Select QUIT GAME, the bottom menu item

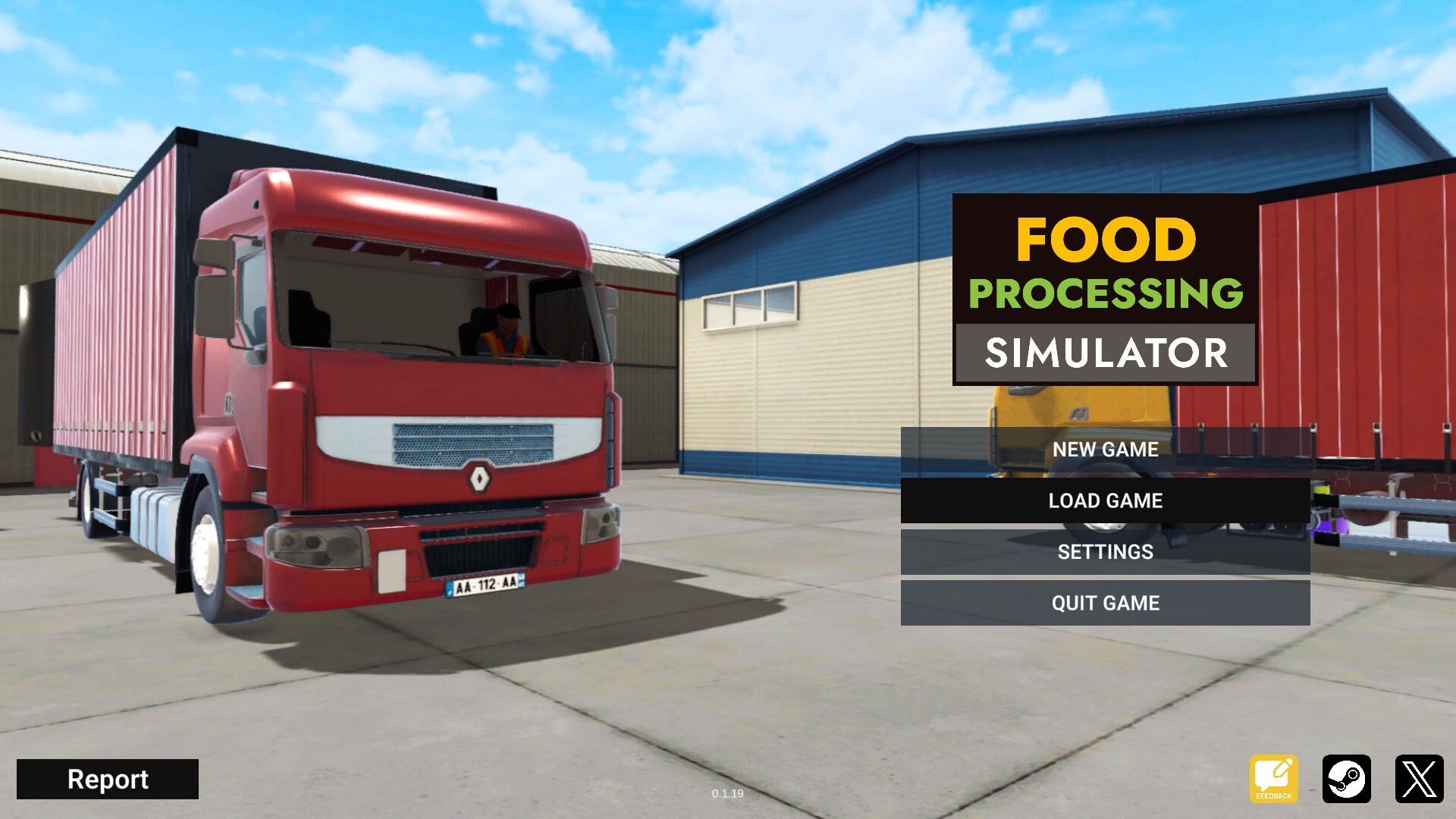pyautogui.click(x=1104, y=604)
